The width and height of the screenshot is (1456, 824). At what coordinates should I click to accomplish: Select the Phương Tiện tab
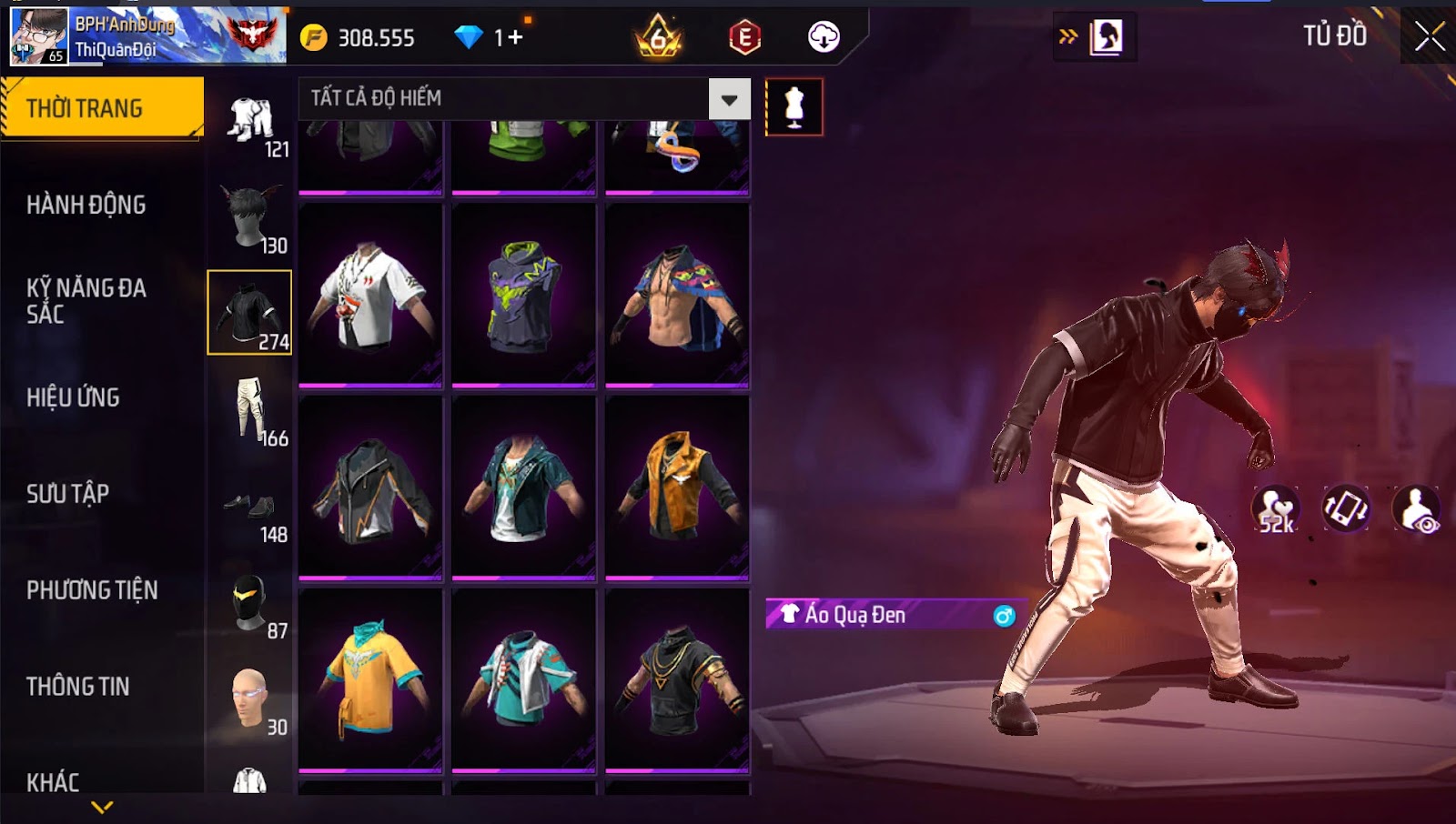tap(92, 590)
